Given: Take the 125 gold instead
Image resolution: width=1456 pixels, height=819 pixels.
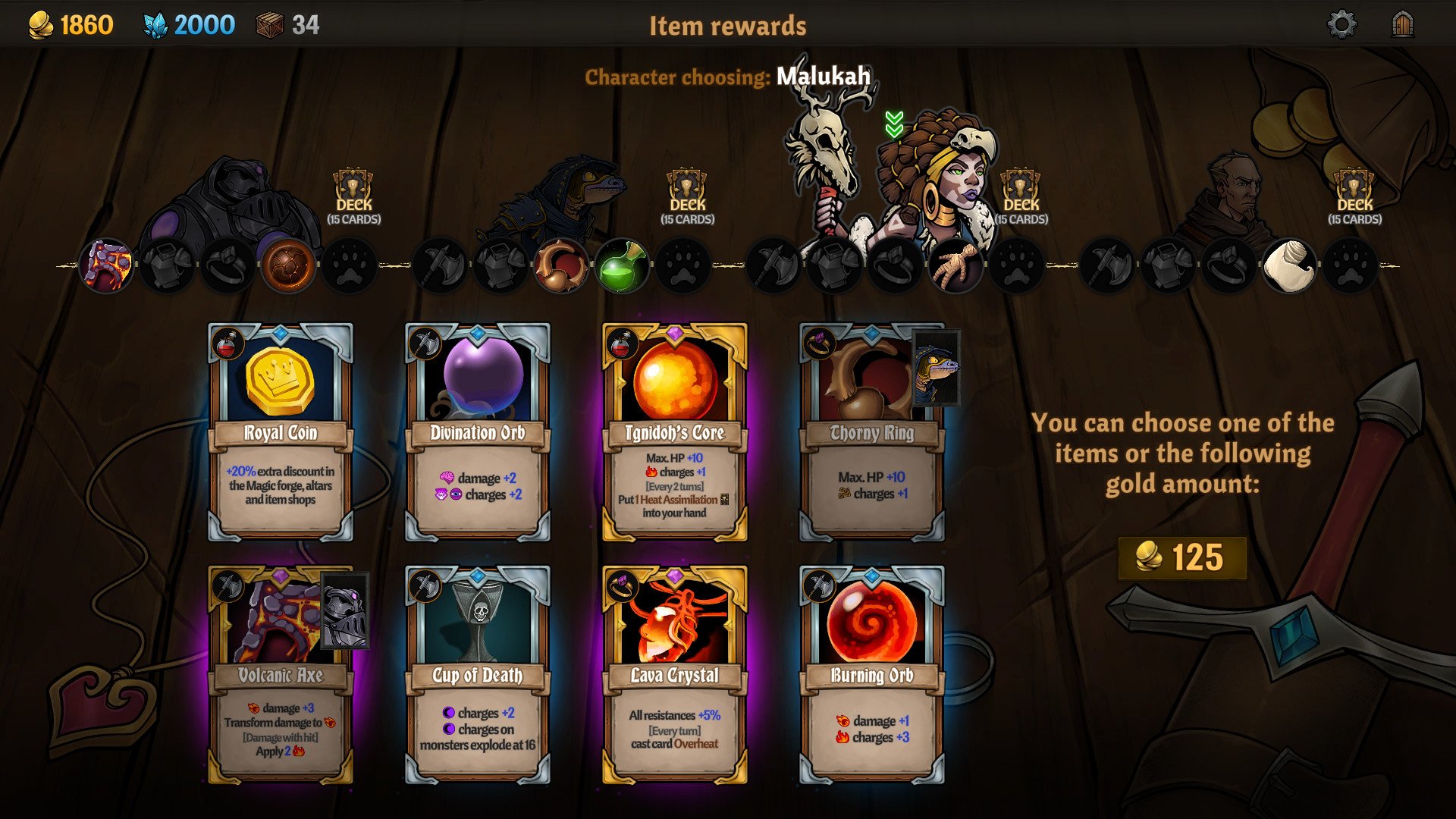Looking at the screenshot, I should [x=1181, y=558].
